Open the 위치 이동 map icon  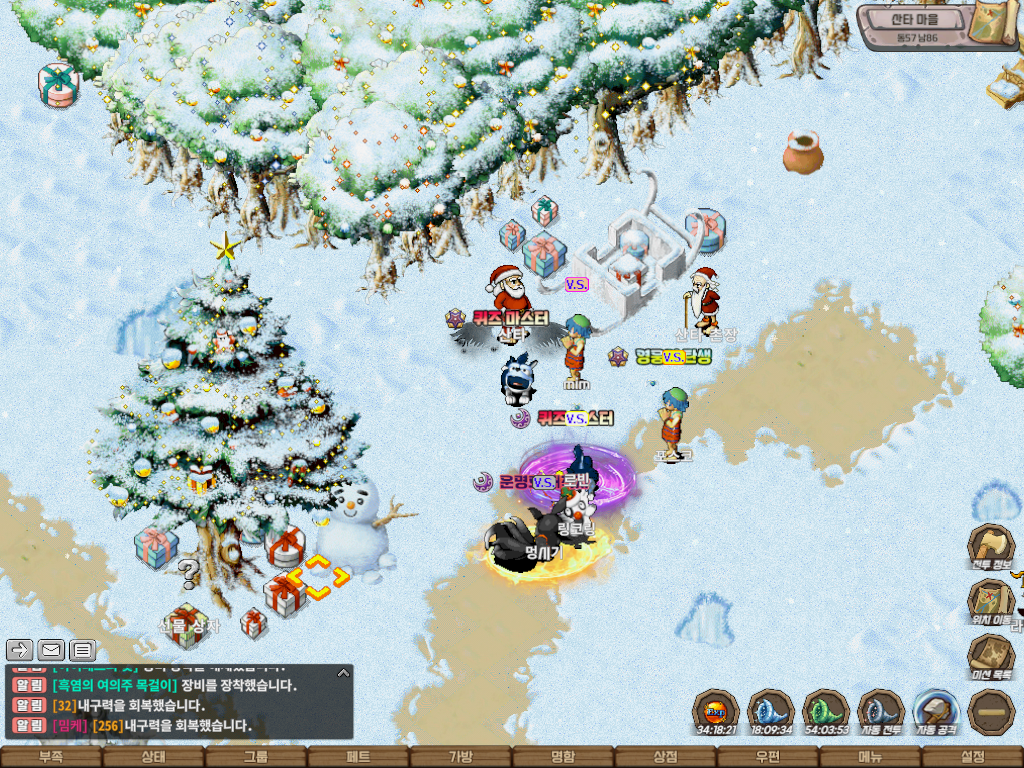pos(990,601)
